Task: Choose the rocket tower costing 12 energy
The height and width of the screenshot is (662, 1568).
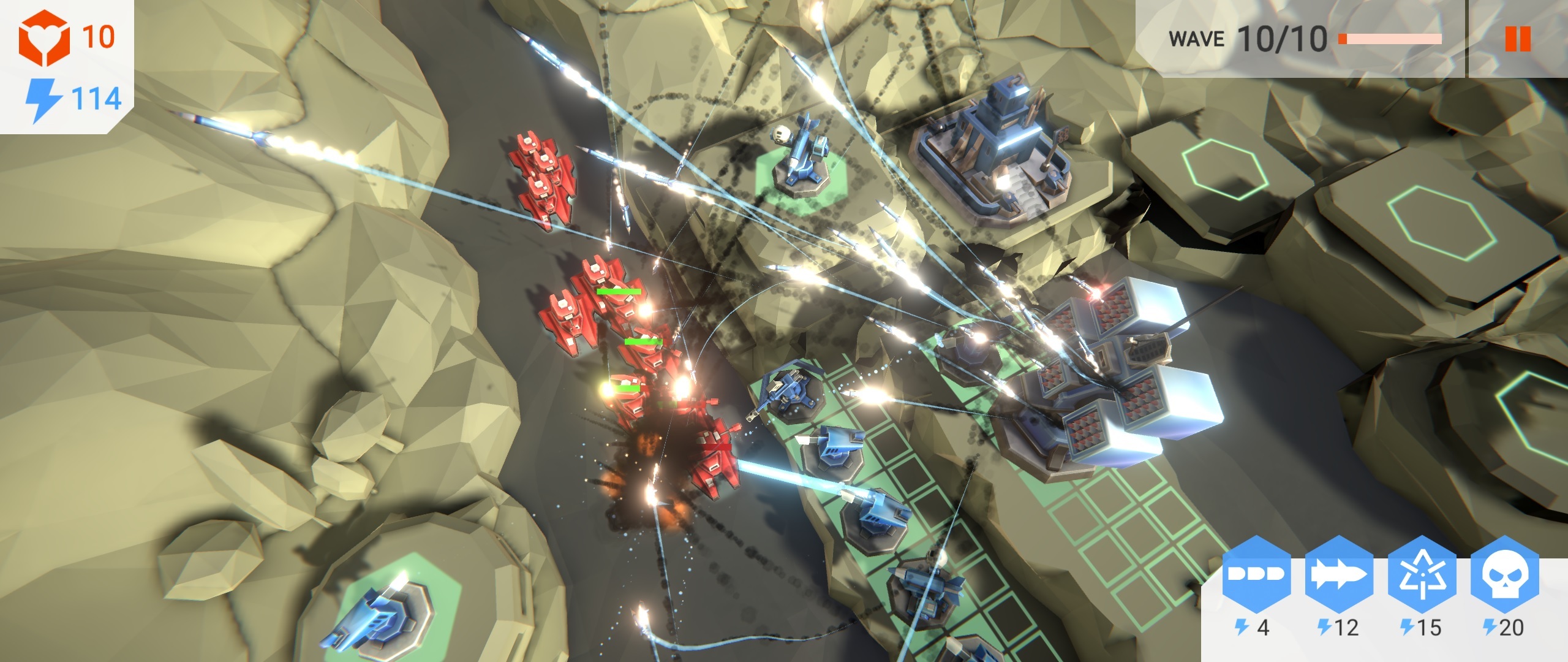Action: pos(1339,574)
